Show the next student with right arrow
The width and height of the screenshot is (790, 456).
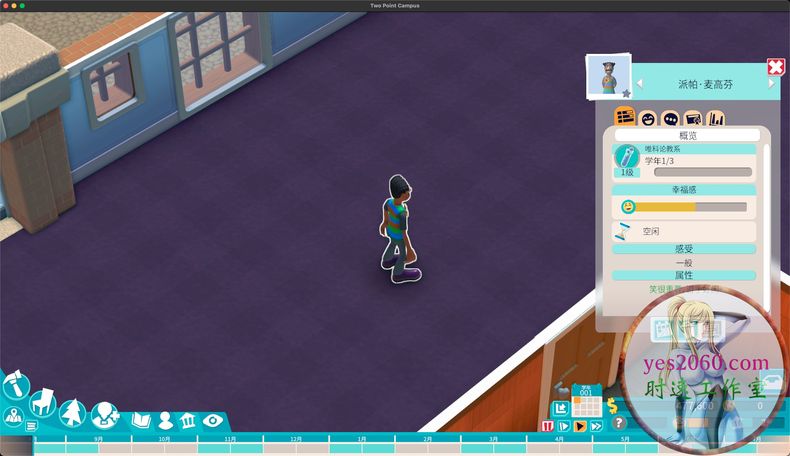pos(771,84)
